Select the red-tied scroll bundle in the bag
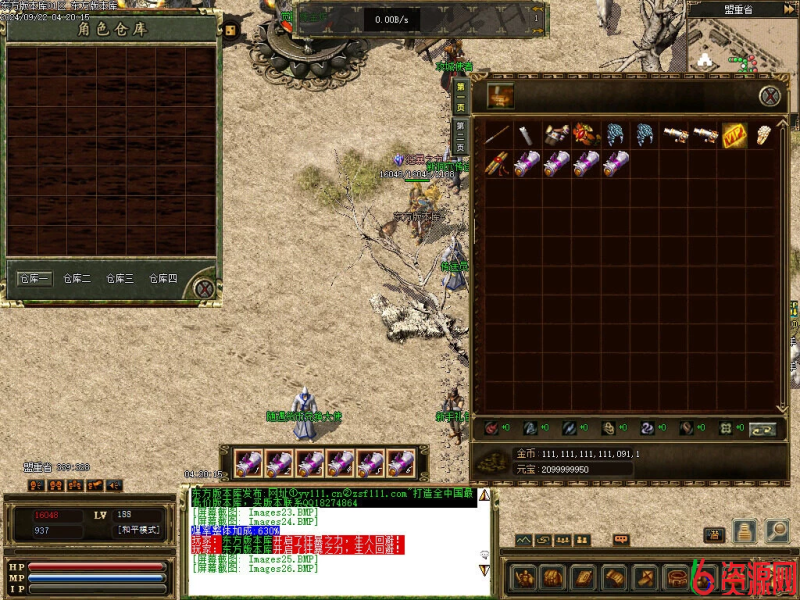 pyautogui.click(x=498, y=164)
